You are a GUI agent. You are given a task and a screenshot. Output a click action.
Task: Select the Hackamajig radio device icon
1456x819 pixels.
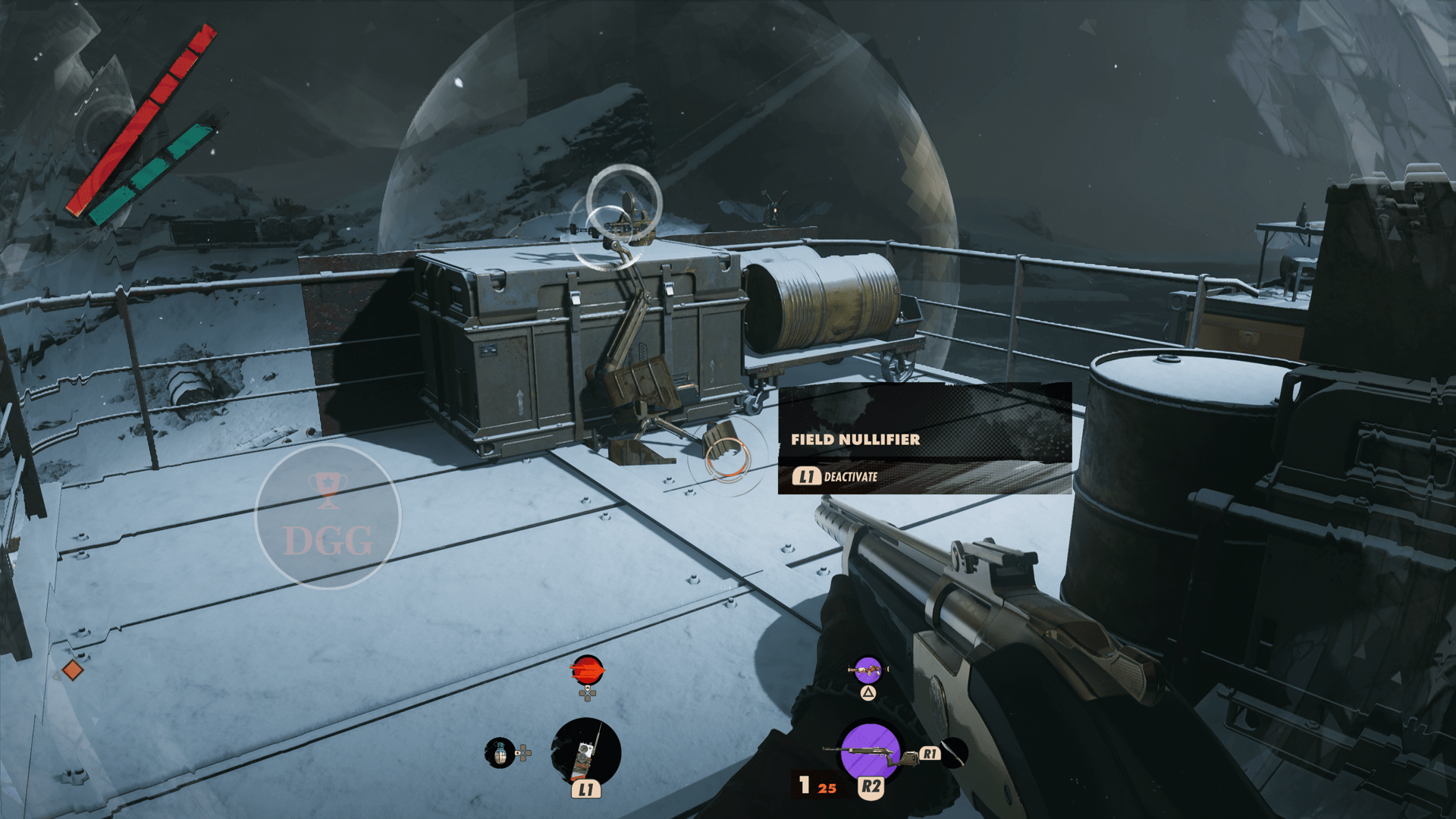click(585, 752)
